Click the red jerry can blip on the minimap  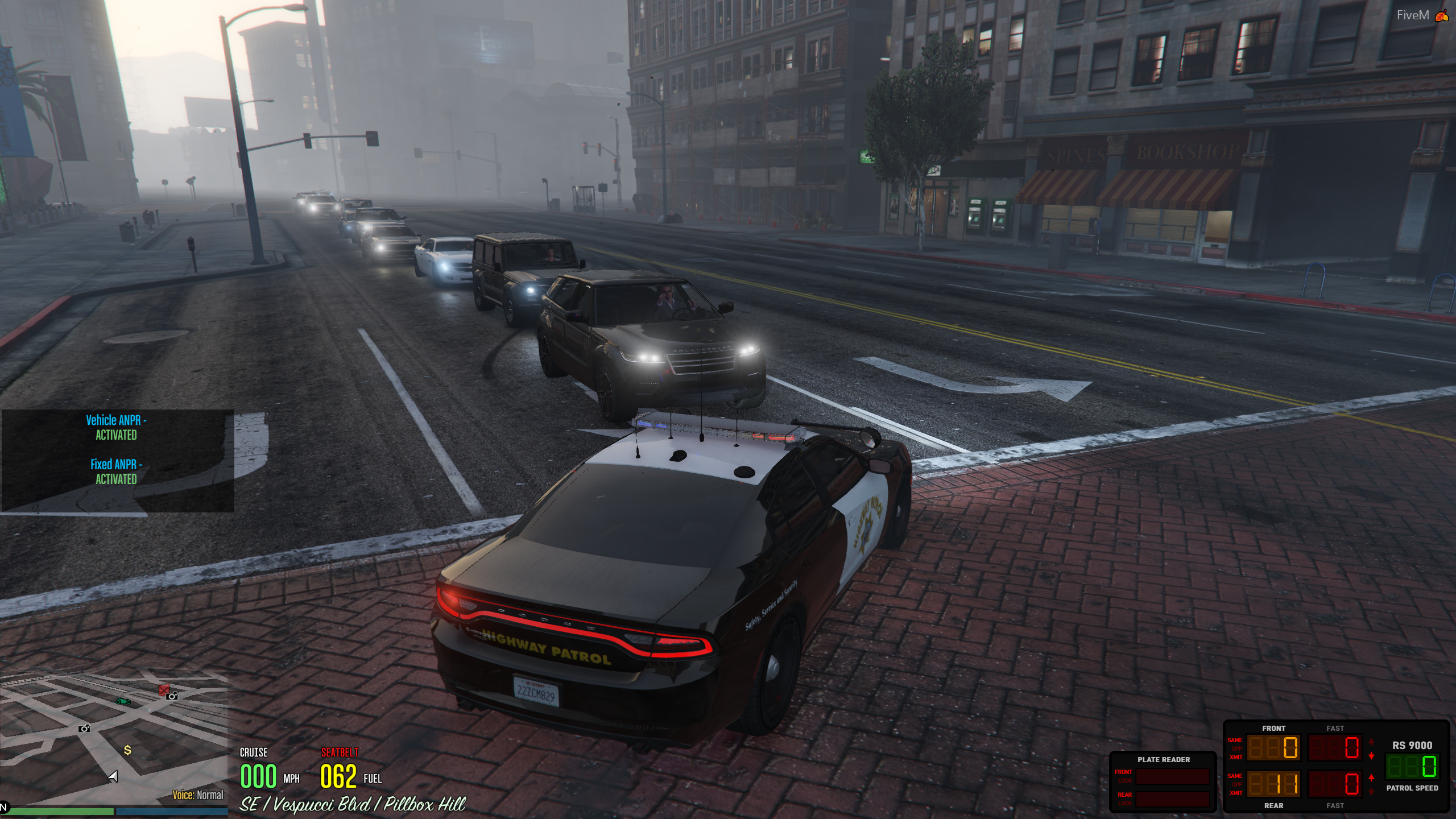(163, 690)
